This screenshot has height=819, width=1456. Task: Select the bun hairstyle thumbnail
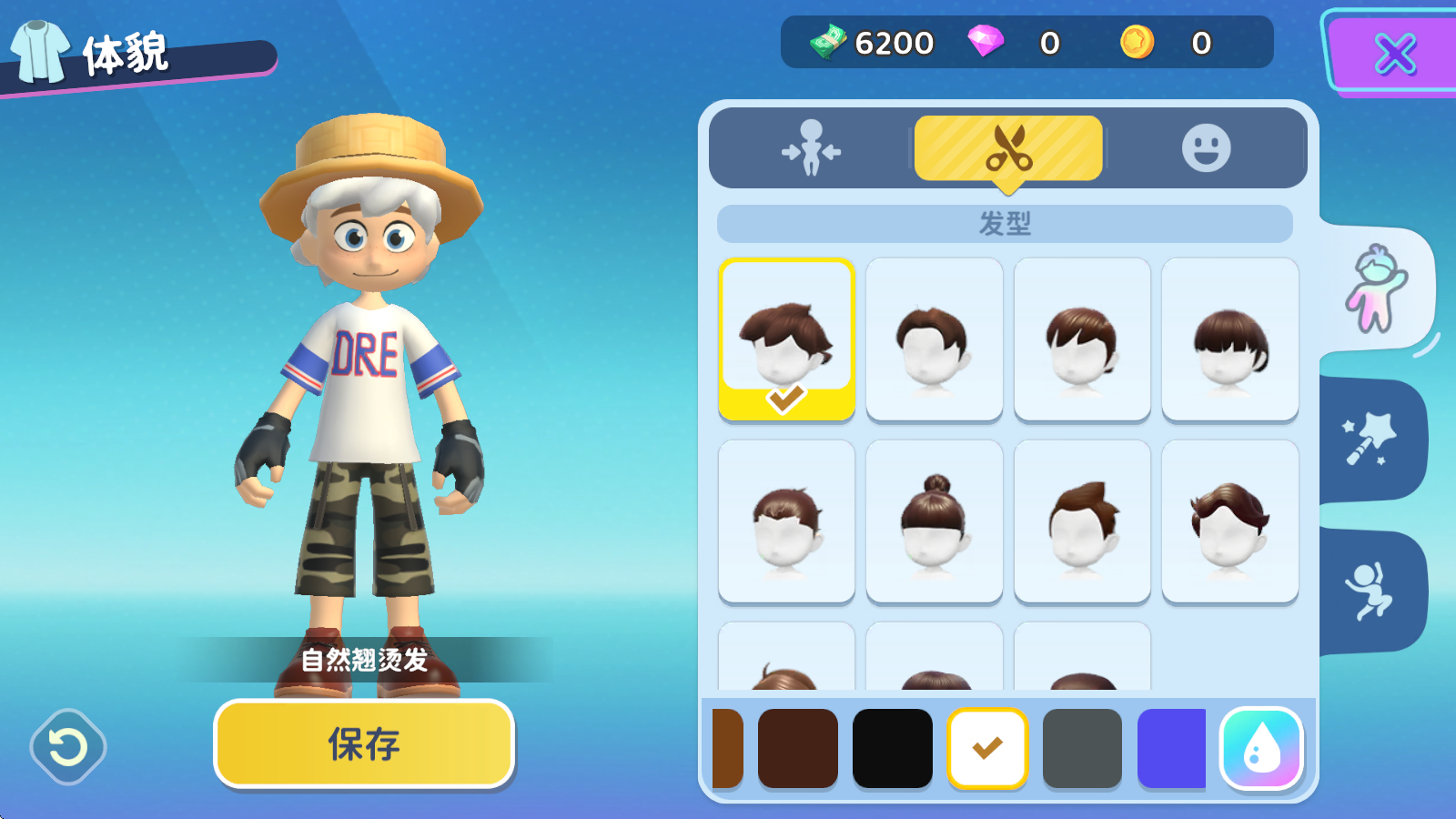click(x=934, y=520)
